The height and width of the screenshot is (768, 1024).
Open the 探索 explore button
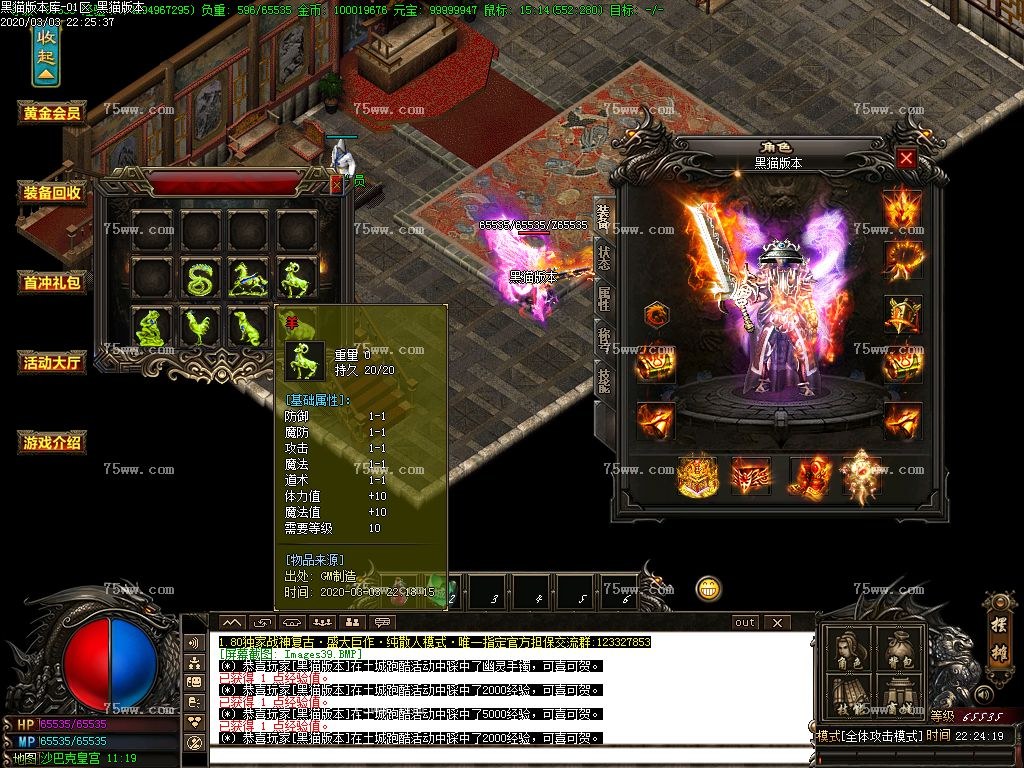point(998,638)
